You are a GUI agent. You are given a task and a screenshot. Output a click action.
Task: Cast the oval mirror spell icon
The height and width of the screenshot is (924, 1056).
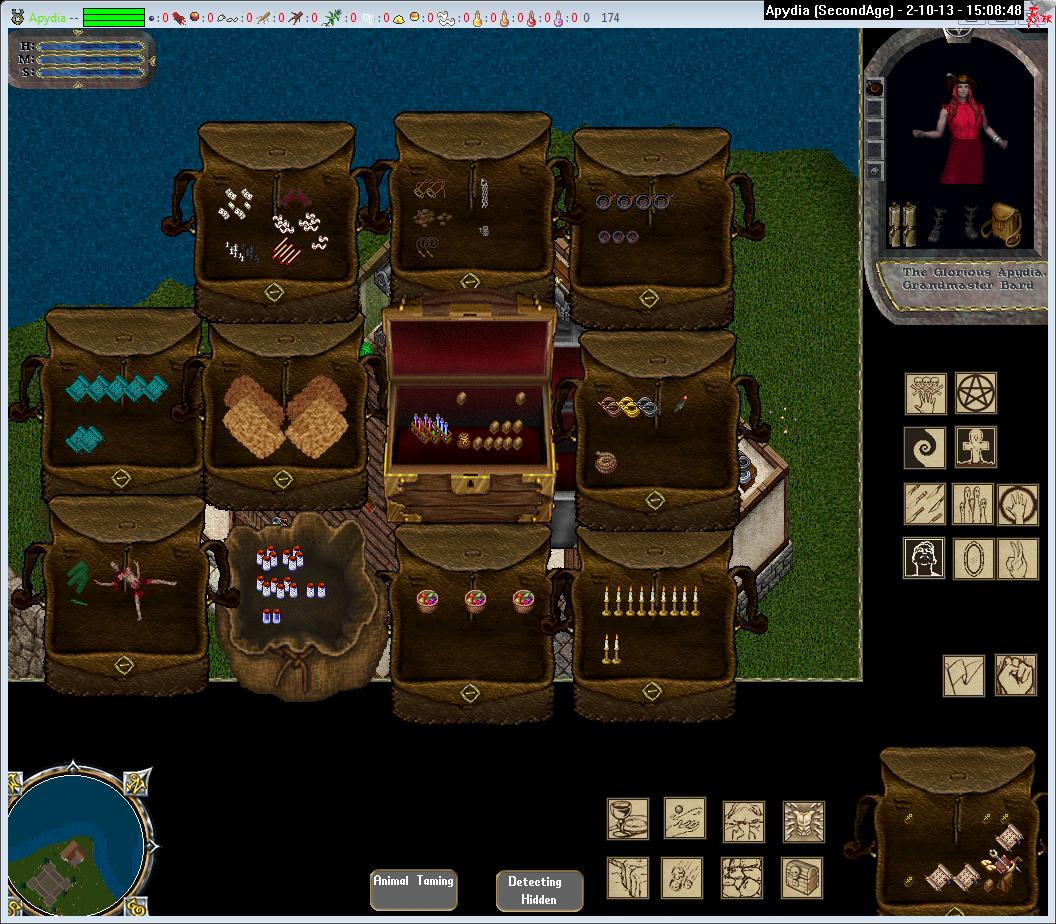[x=973, y=558]
